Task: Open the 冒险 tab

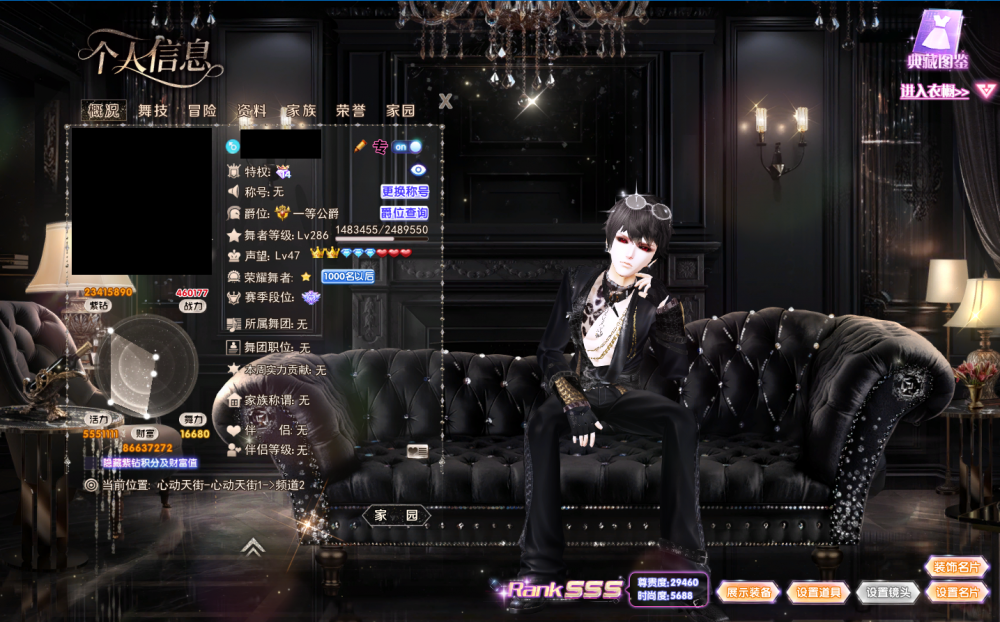Action: [x=202, y=111]
